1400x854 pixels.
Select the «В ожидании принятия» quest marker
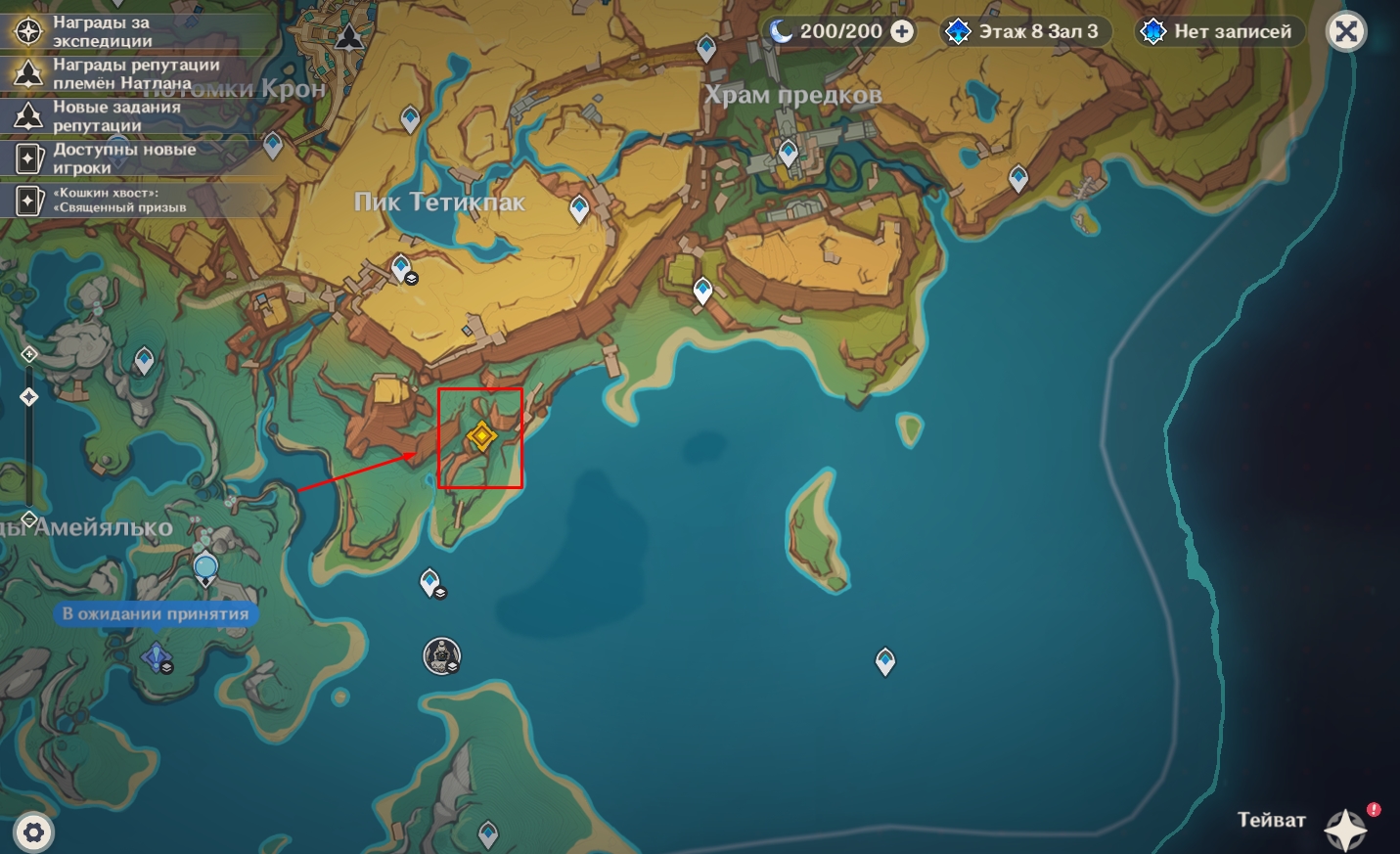pos(205,568)
